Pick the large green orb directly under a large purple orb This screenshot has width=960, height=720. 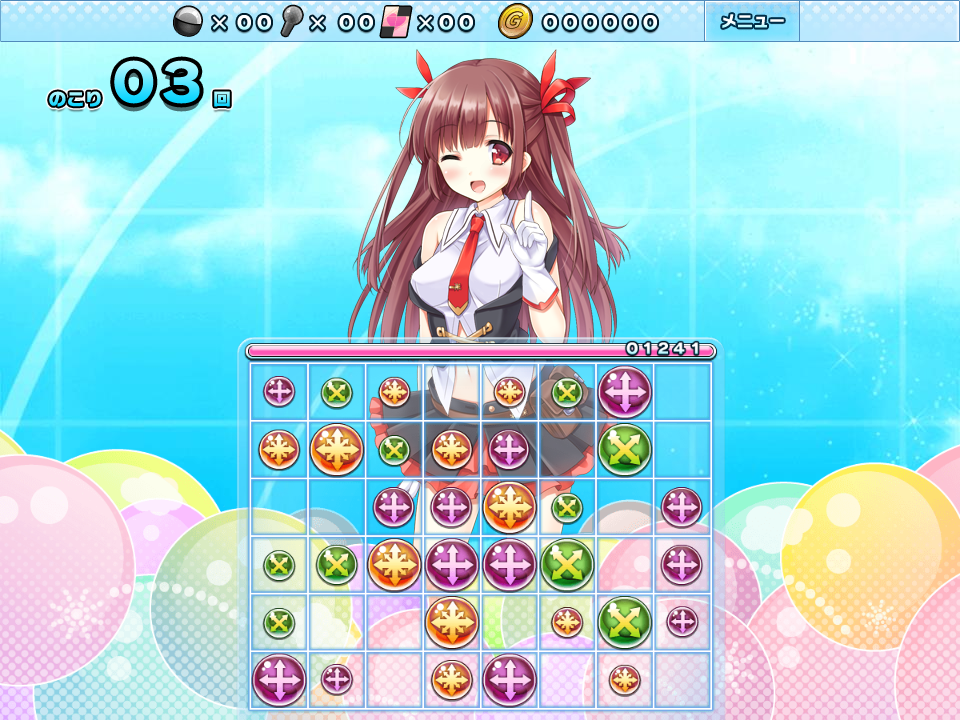point(625,449)
